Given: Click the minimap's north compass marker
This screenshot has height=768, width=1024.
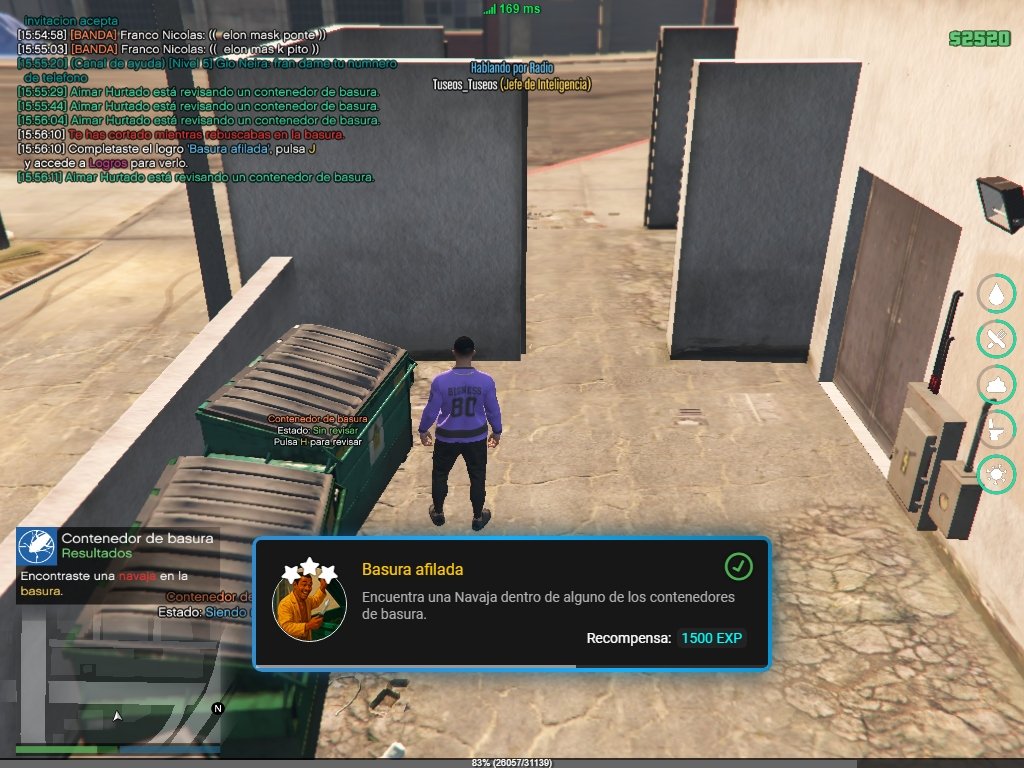Looking at the screenshot, I should point(218,708).
